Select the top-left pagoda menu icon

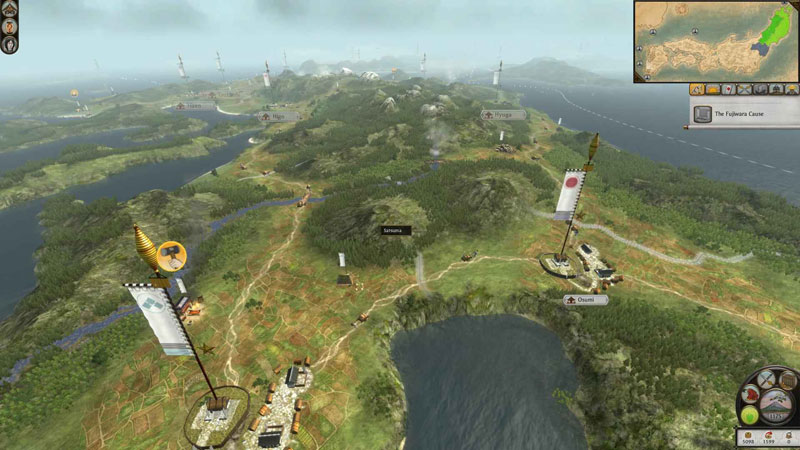[x=9, y=9]
